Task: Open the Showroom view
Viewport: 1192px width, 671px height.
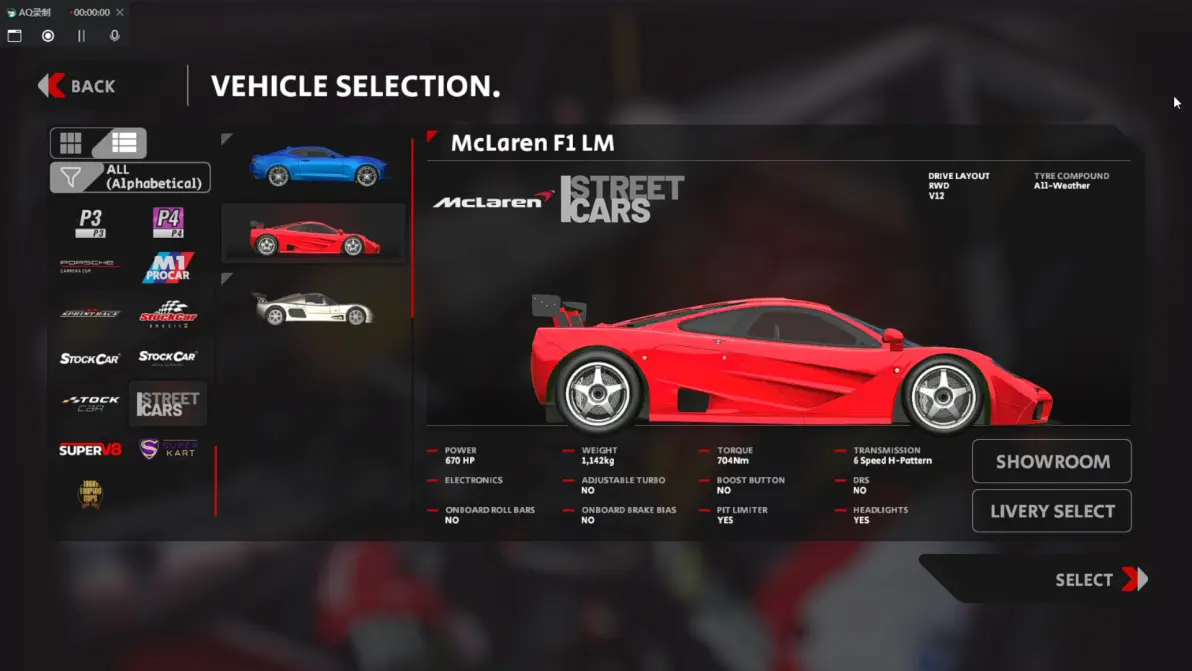Action: 1052,461
